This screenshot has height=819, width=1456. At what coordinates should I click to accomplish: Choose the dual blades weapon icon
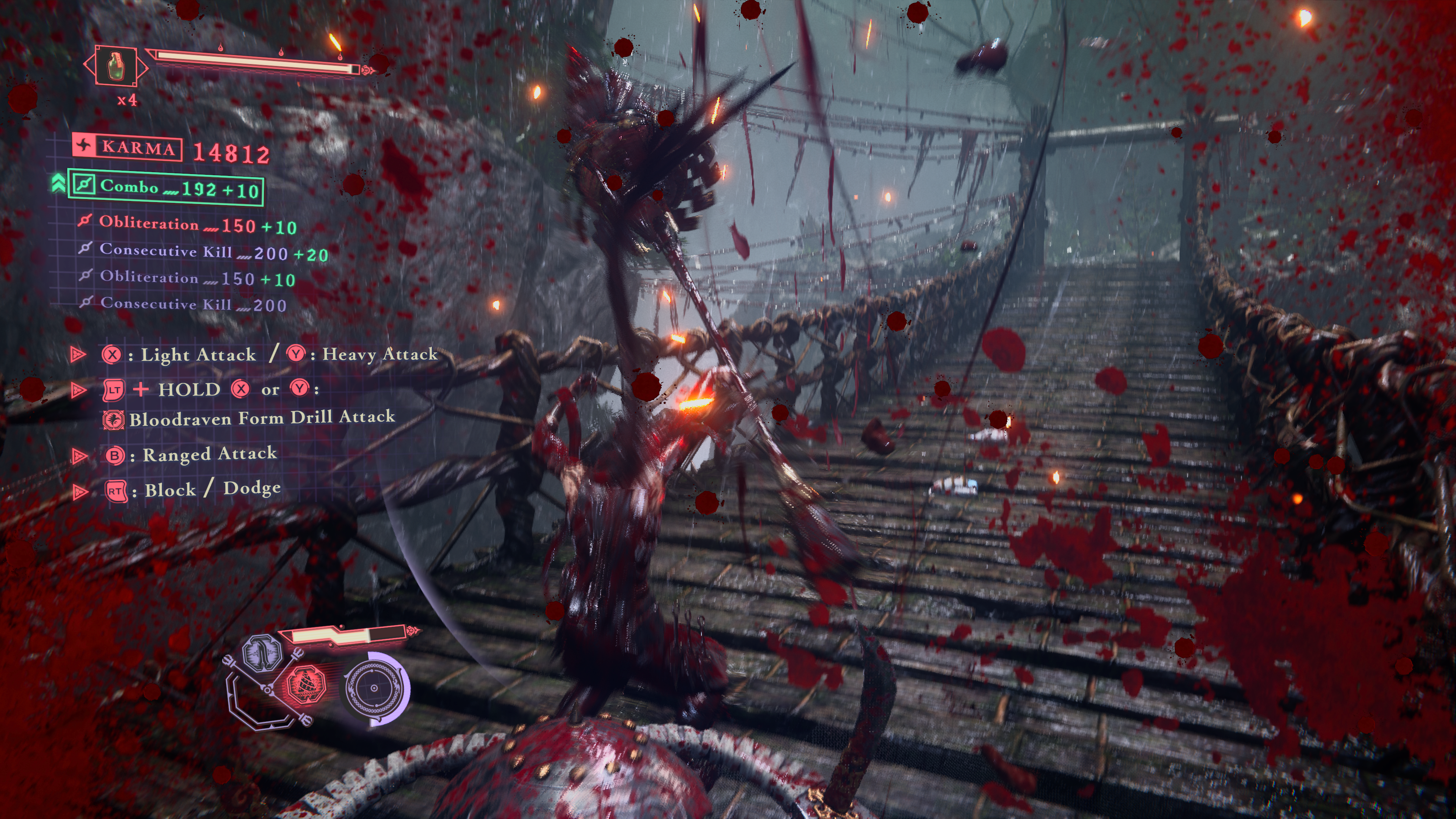[x=262, y=653]
